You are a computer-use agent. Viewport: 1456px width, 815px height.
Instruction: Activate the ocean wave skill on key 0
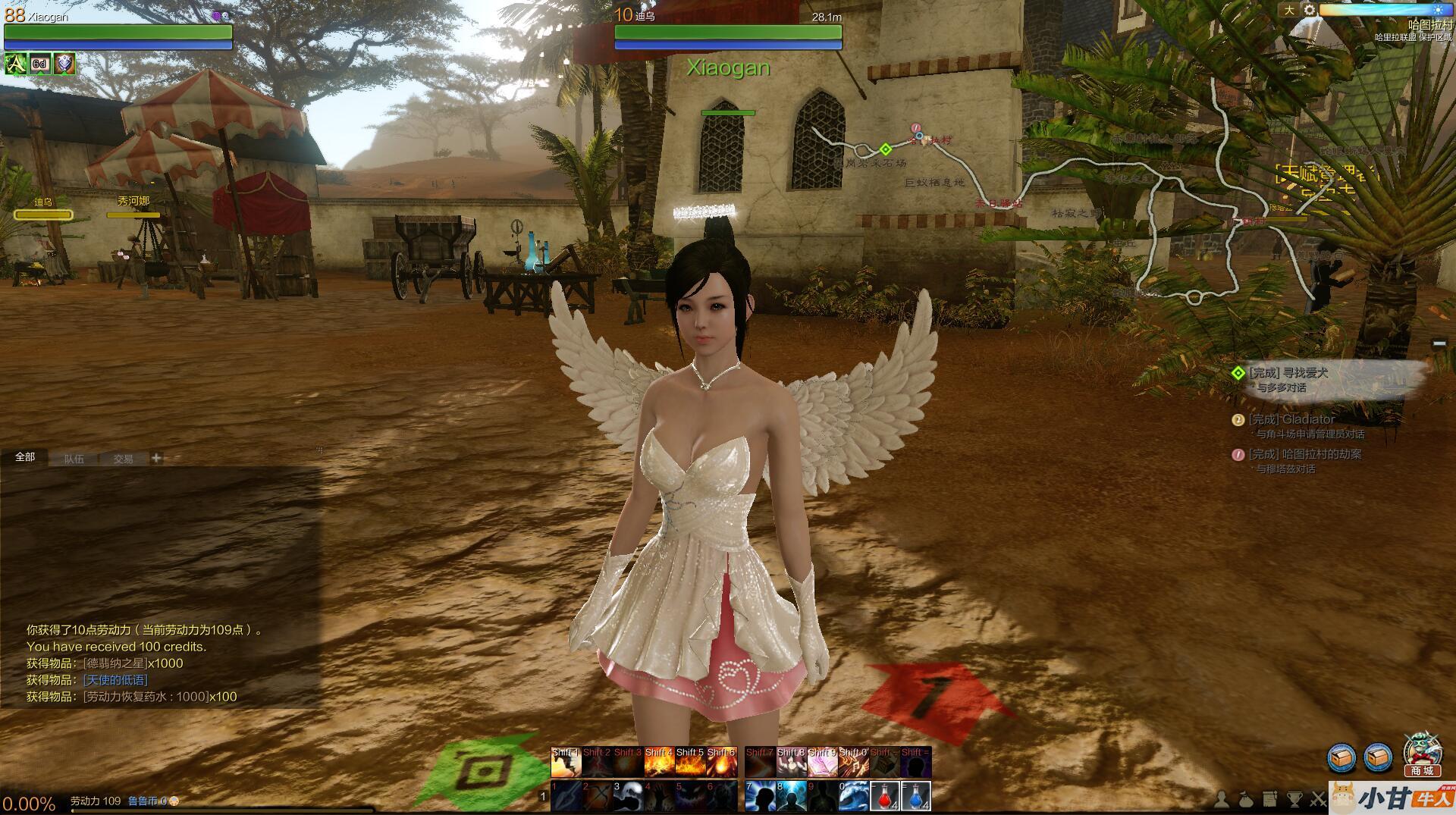[853, 797]
